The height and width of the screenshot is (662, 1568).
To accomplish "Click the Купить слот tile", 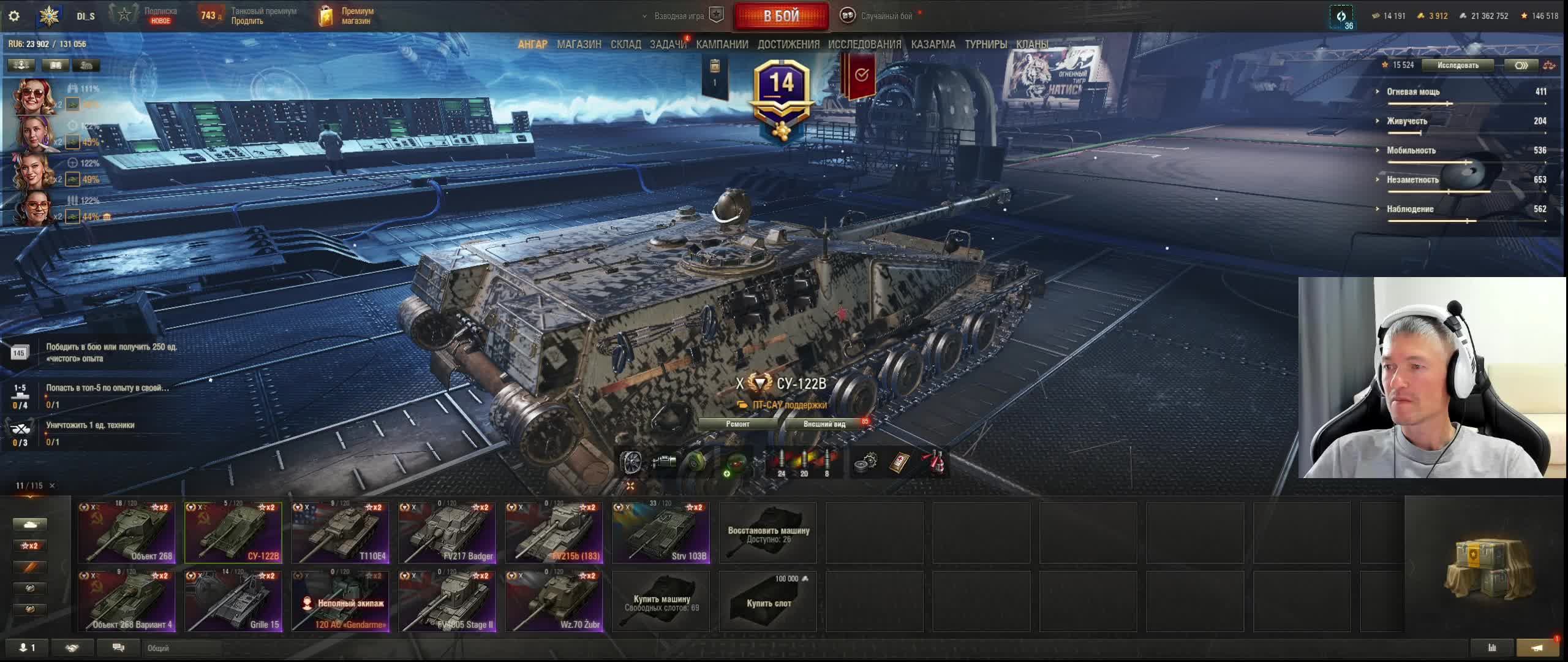I will [x=768, y=601].
